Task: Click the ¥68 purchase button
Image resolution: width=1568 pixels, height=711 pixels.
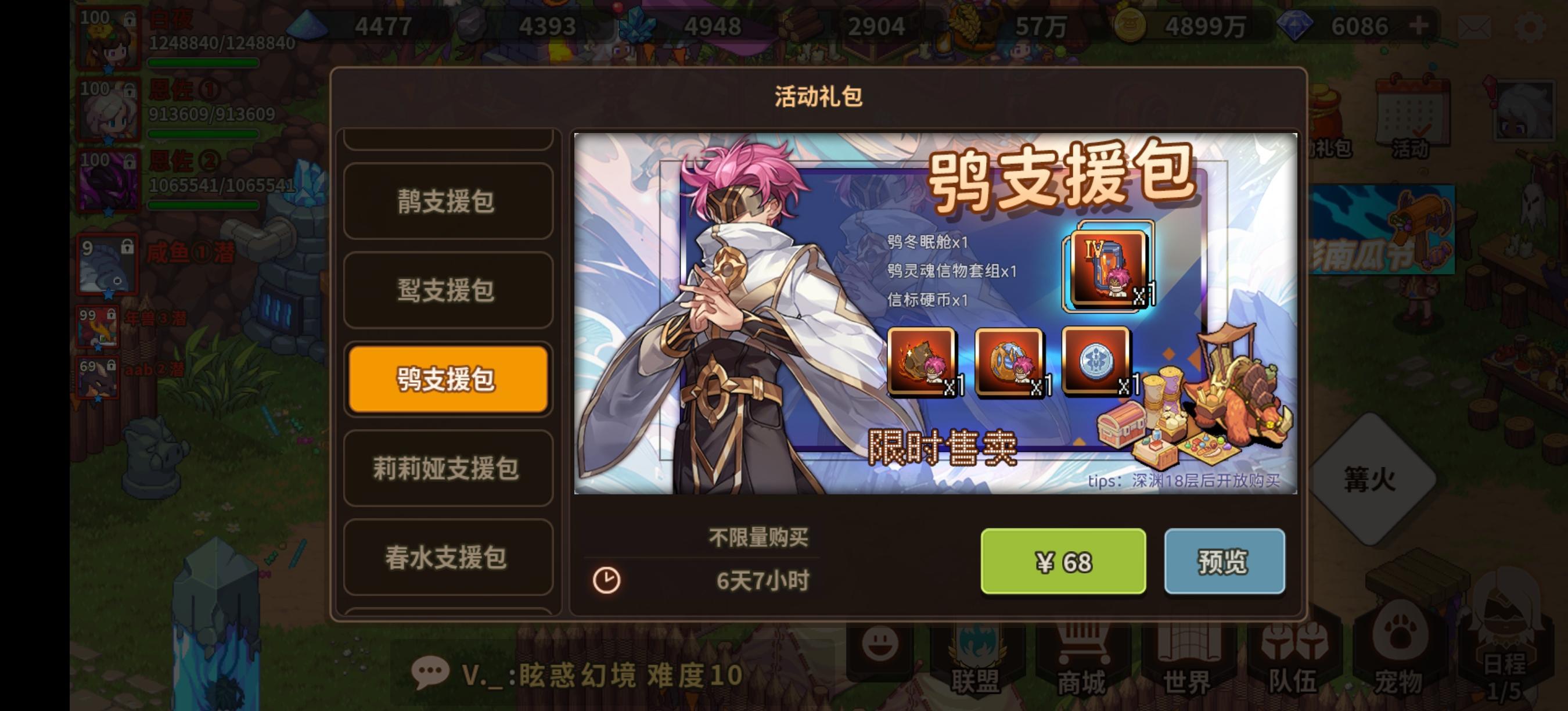Action: [x=1064, y=561]
